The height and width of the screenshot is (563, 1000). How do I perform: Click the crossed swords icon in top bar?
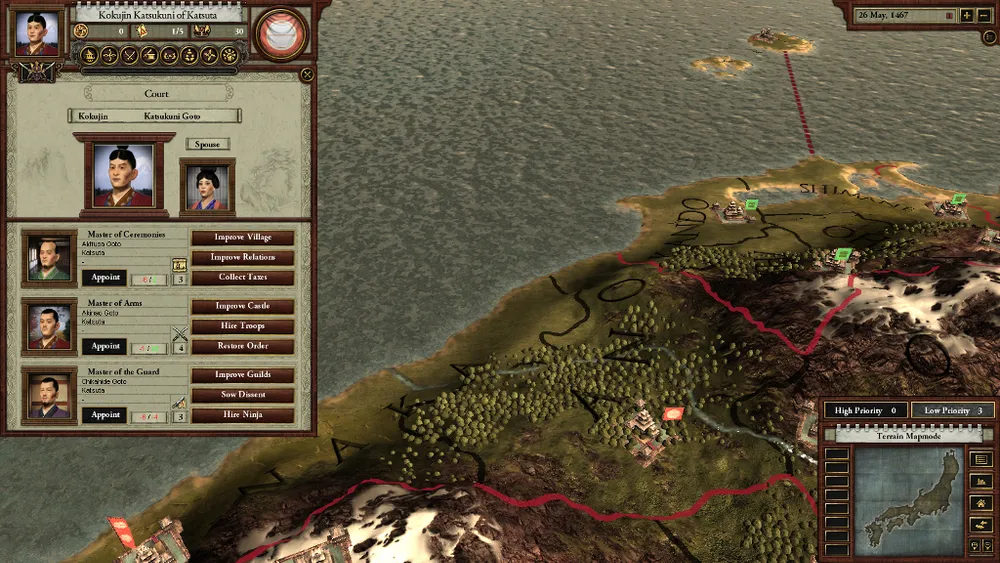pos(129,55)
